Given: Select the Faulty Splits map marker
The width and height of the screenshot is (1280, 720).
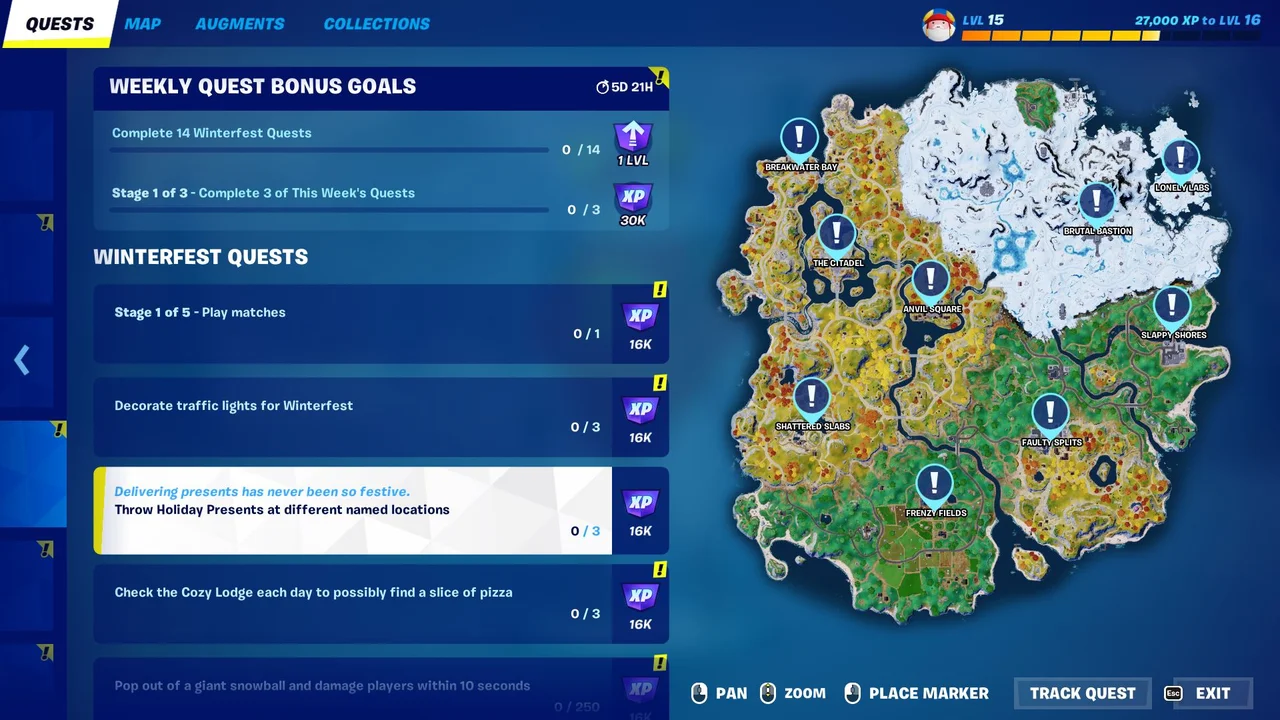Looking at the screenshot, I should [x=1050, y=414].
